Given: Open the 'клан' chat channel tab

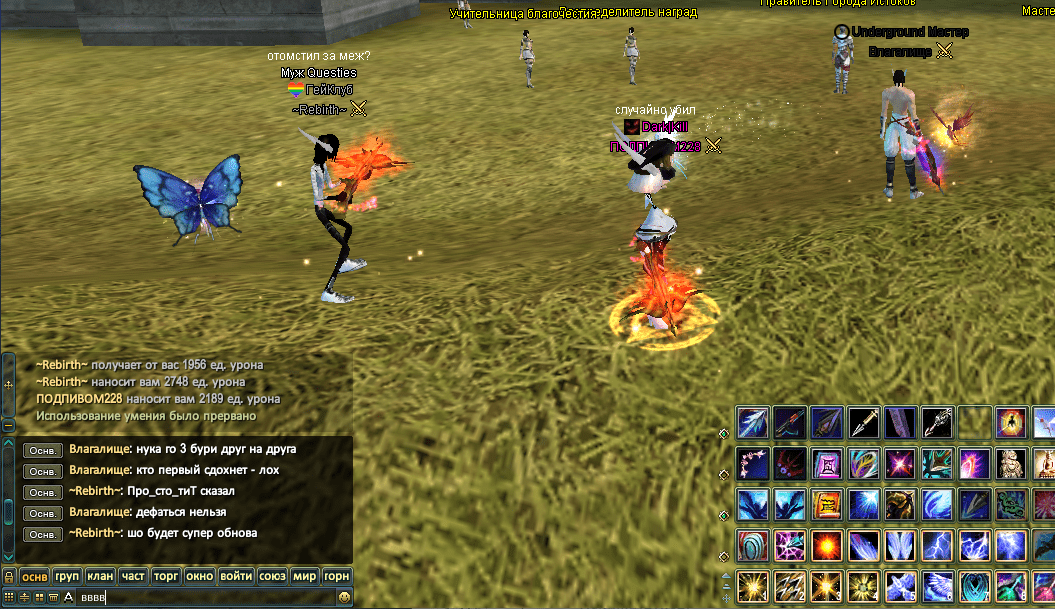Looking at the screenshot, I should pos(100,577).
